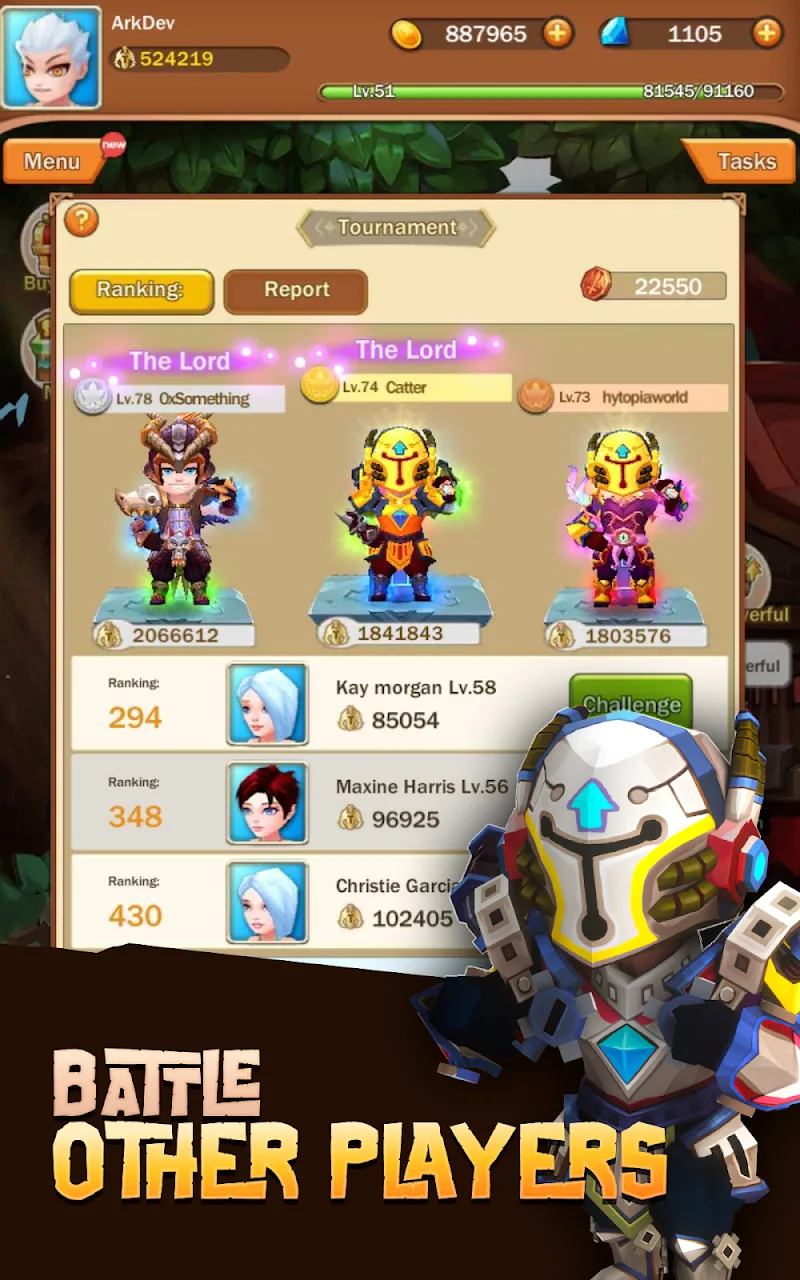The height and width of the screenshot is (1280, 800).
Task: Open the tournament help question mark
Action: point(81,220)
